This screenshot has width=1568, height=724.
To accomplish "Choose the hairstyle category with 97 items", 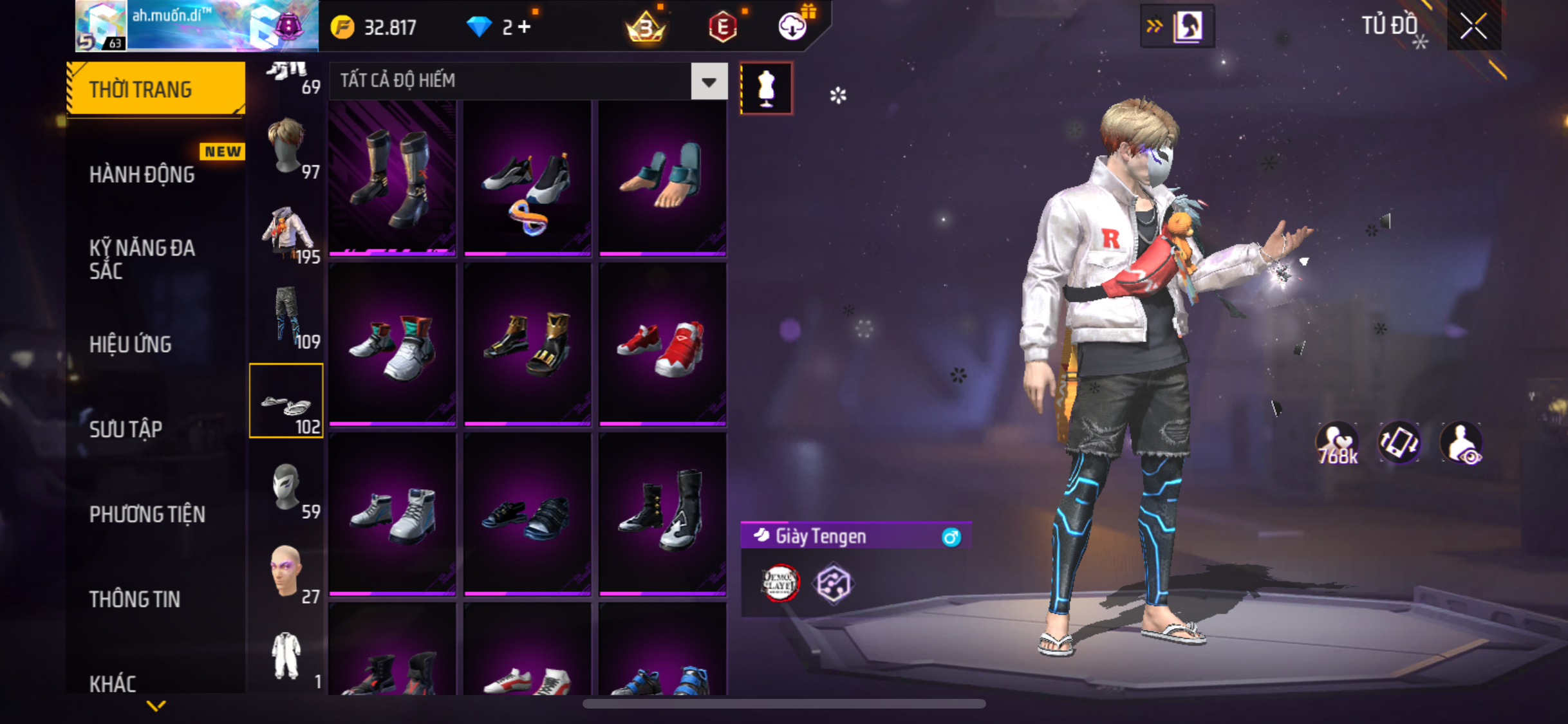I will 287,147.
